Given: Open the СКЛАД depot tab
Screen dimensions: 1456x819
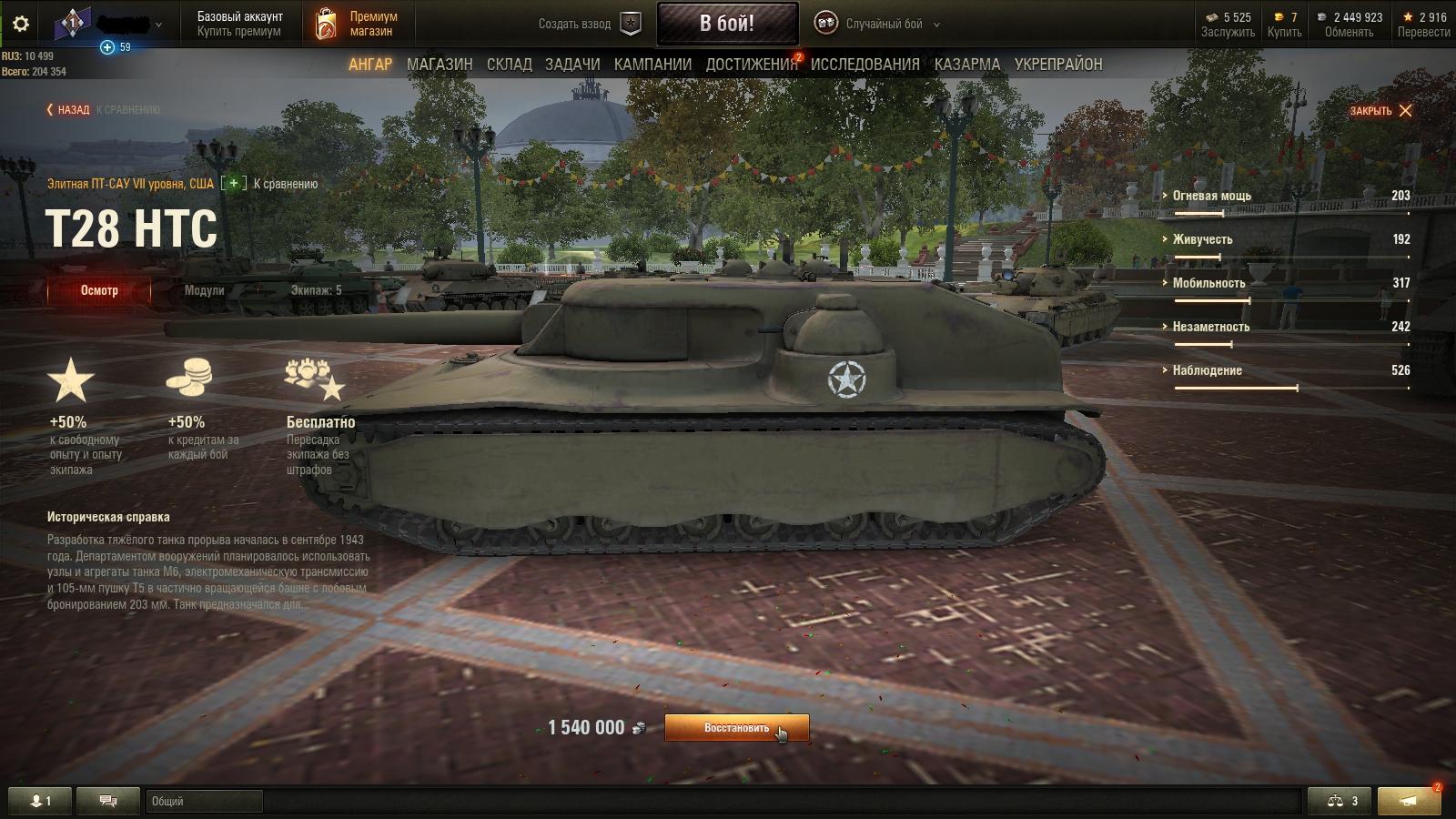Looking at the screenshot, I should tap(509, 65).
